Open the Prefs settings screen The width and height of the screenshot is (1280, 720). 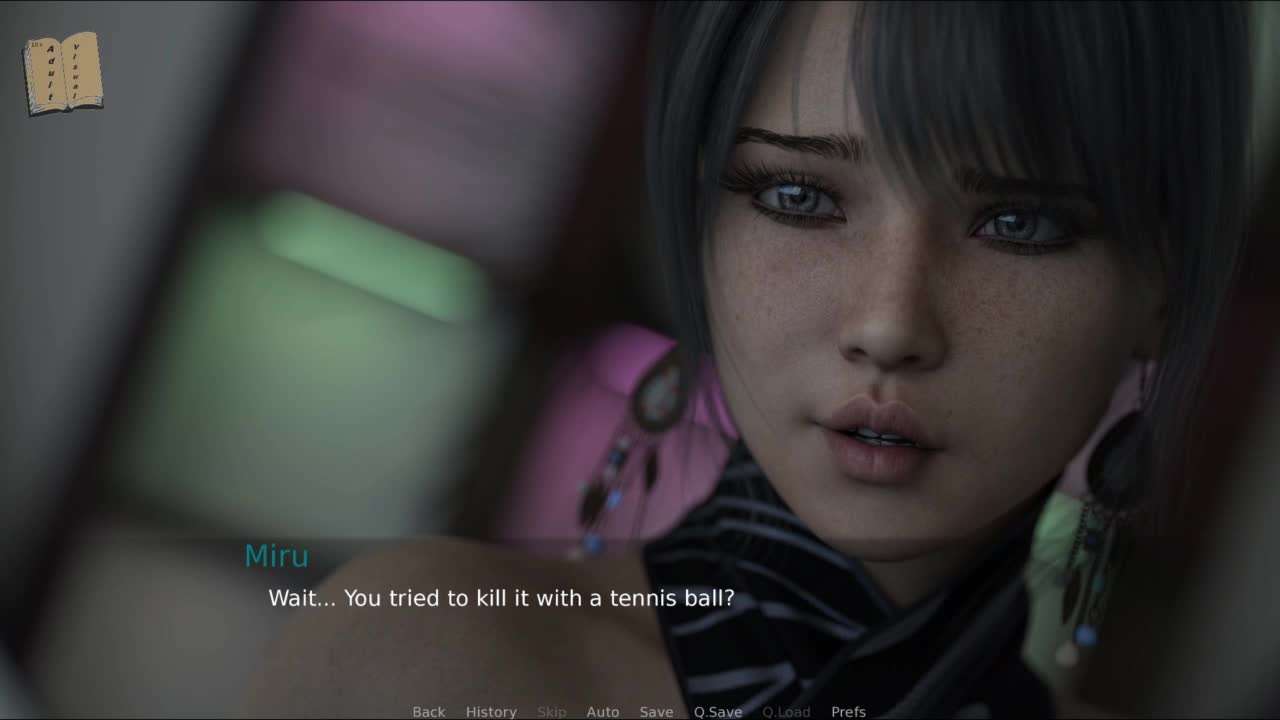point(848,712)
